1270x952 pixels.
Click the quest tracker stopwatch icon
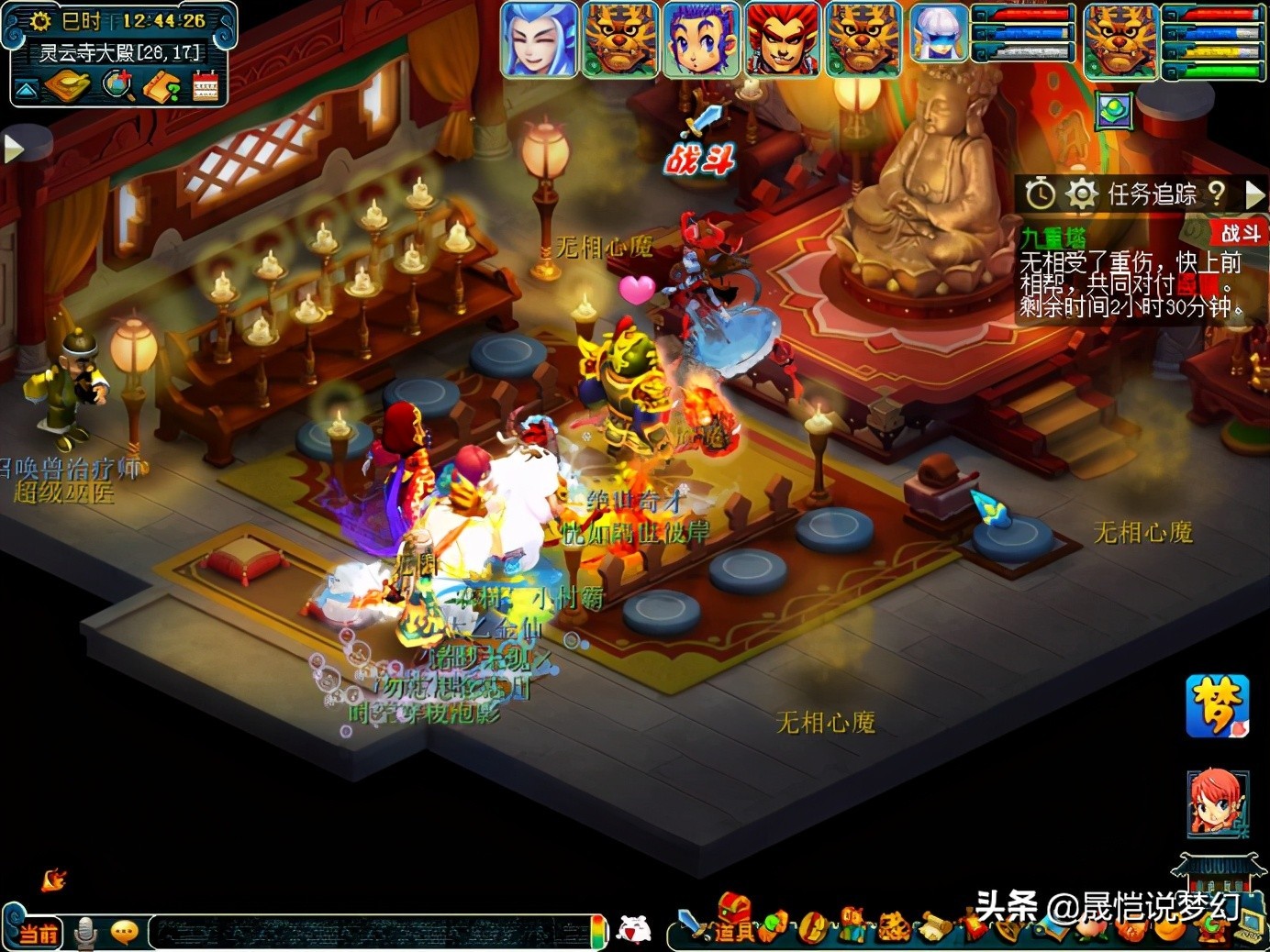coord(1040,194)
